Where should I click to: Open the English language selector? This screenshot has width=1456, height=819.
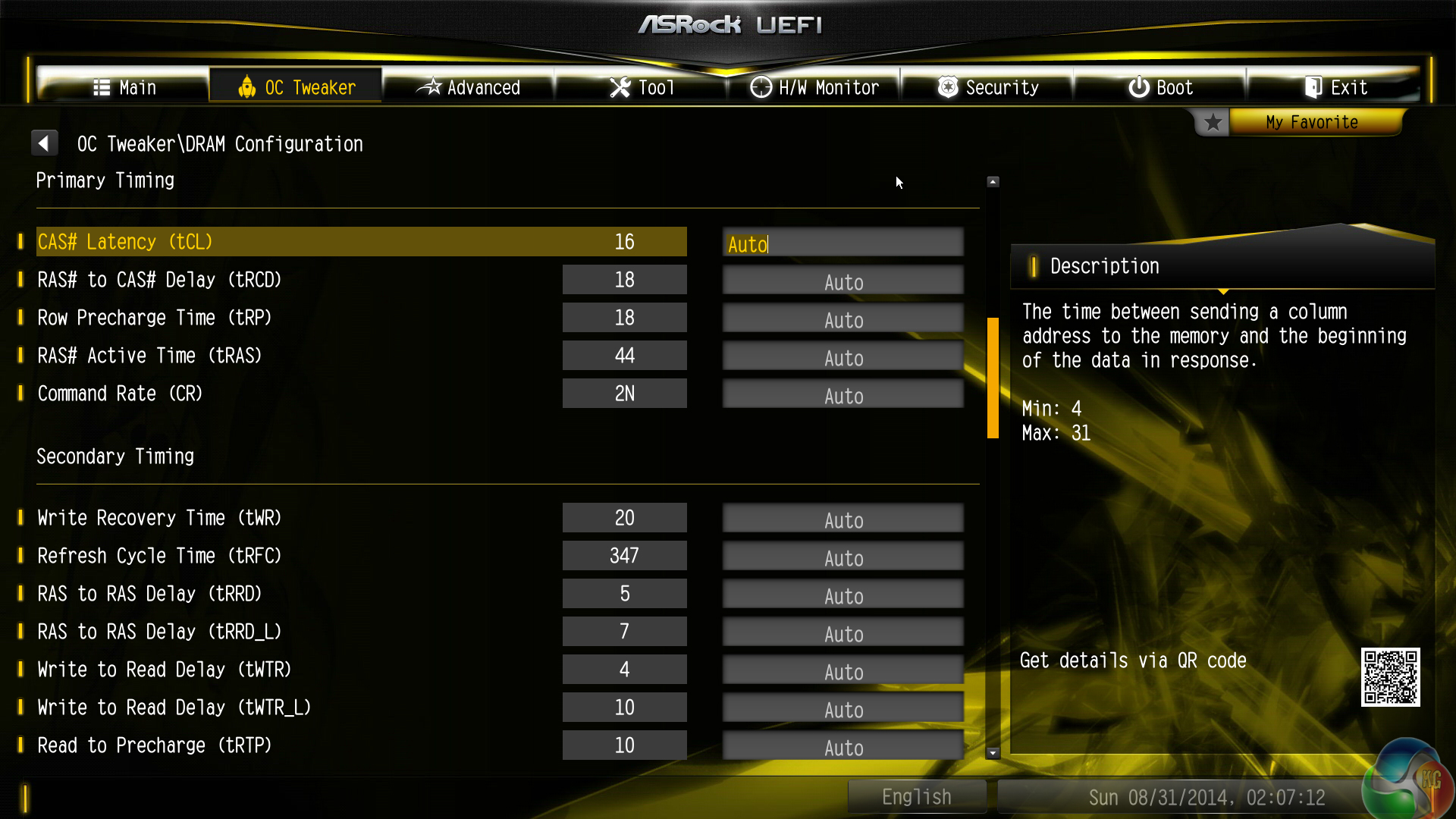[x=916, y=796]
